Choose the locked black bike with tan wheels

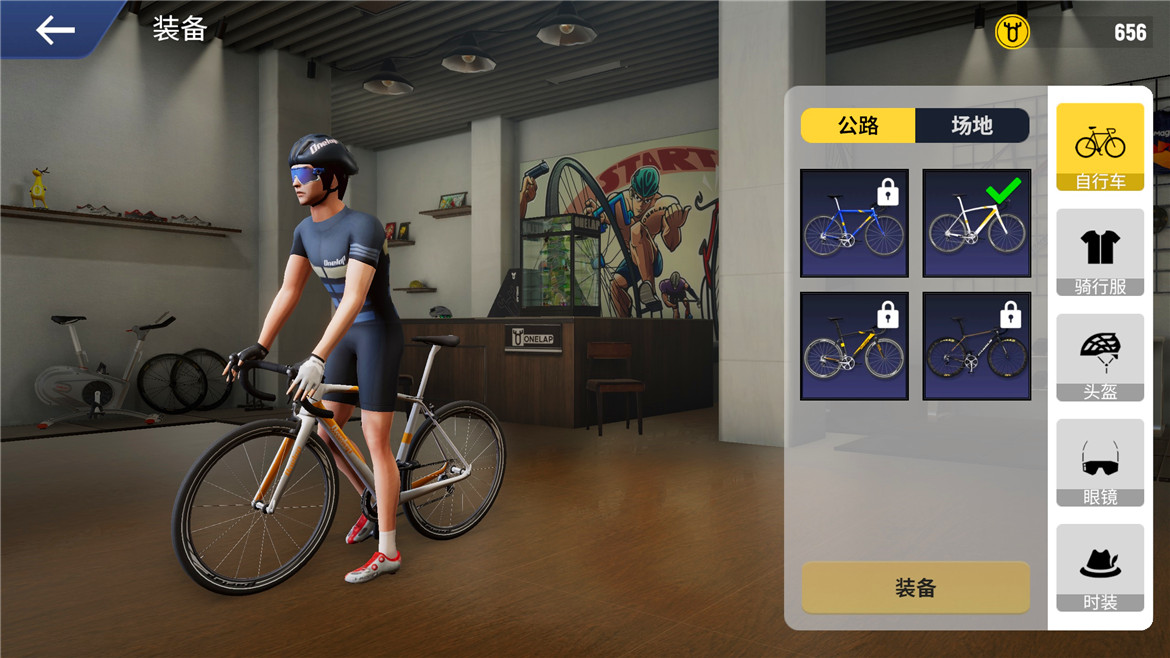[x=854, y=346]
